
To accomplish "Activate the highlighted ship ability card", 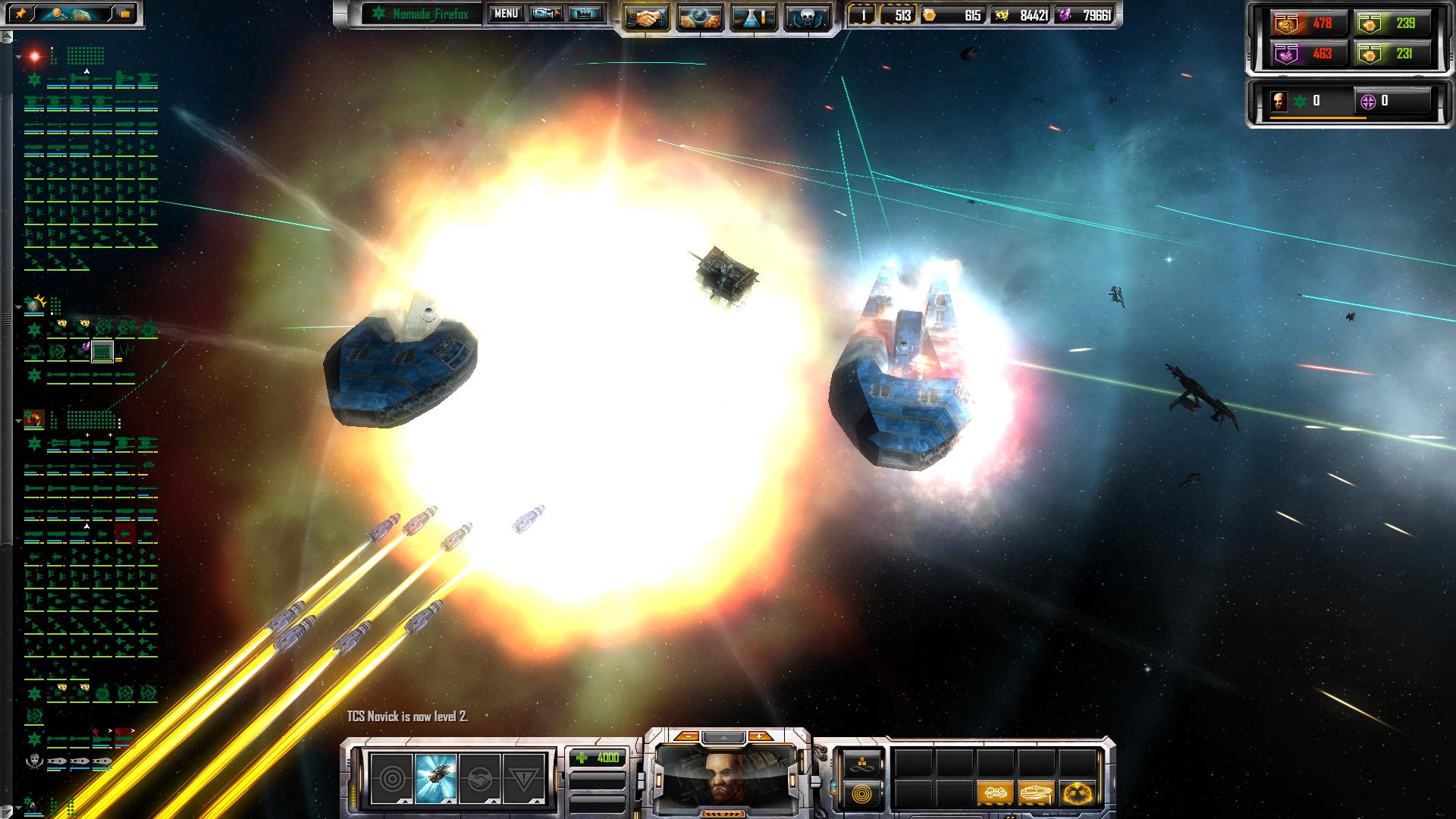I will (x=436, y=779).
